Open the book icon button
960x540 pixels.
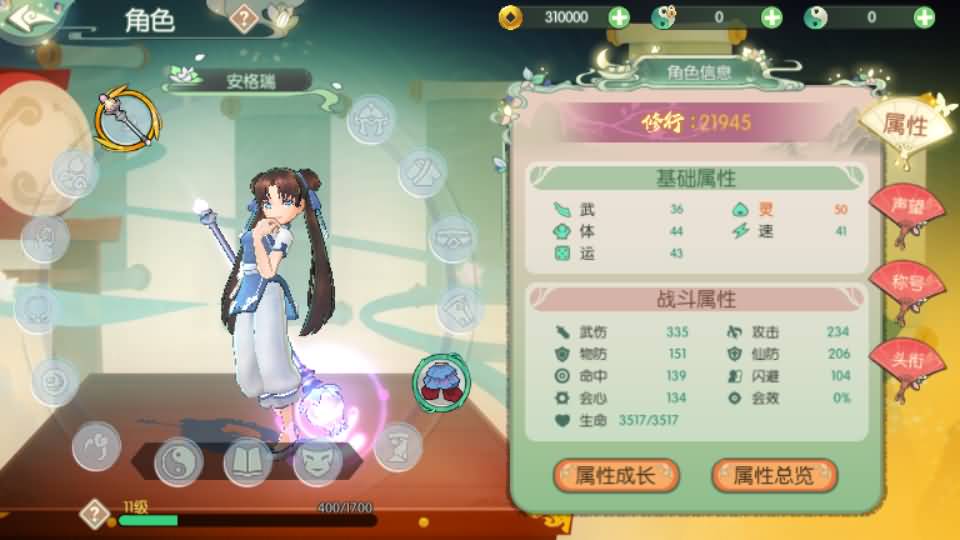click(247, 462)
